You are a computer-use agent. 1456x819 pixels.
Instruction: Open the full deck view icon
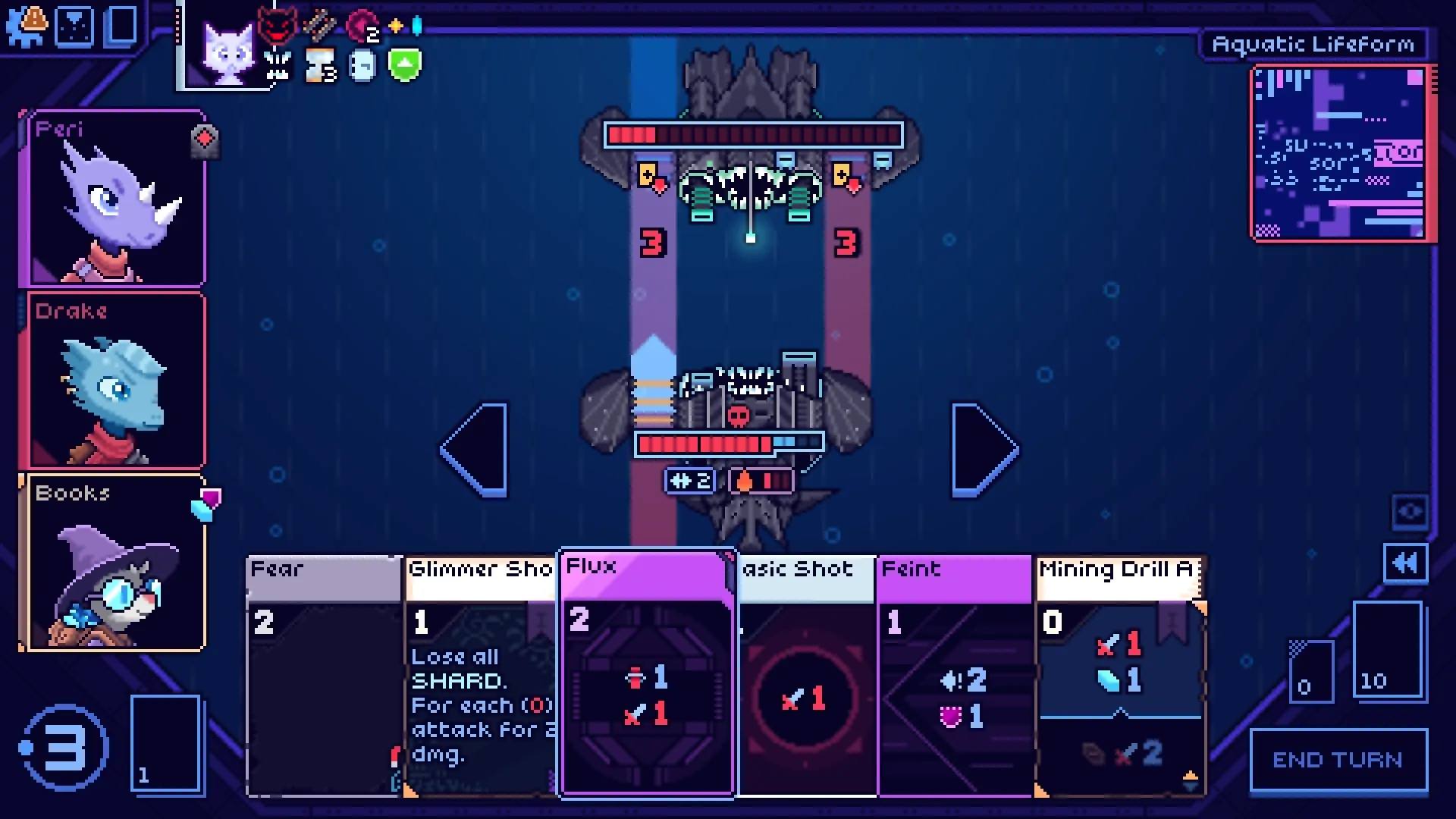tap(122, 26)
